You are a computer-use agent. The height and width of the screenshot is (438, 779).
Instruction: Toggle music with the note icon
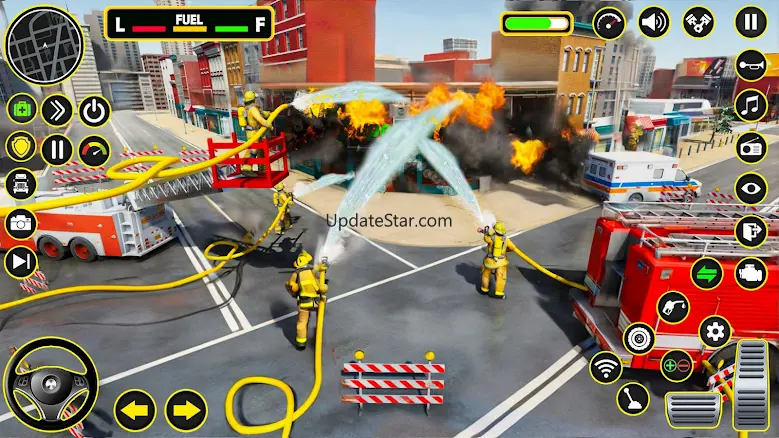[x=750, y=105]
